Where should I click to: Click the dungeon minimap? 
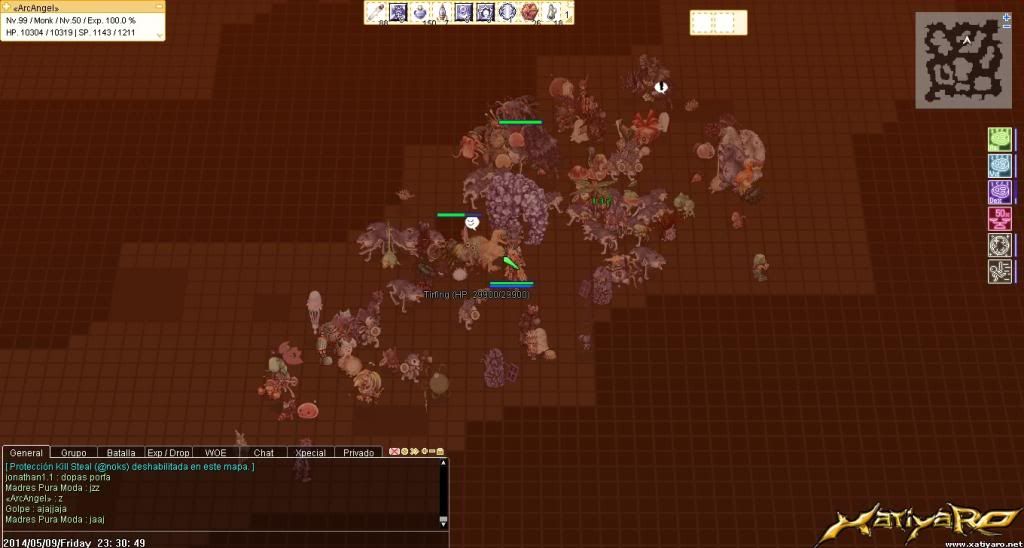[962, 62]
